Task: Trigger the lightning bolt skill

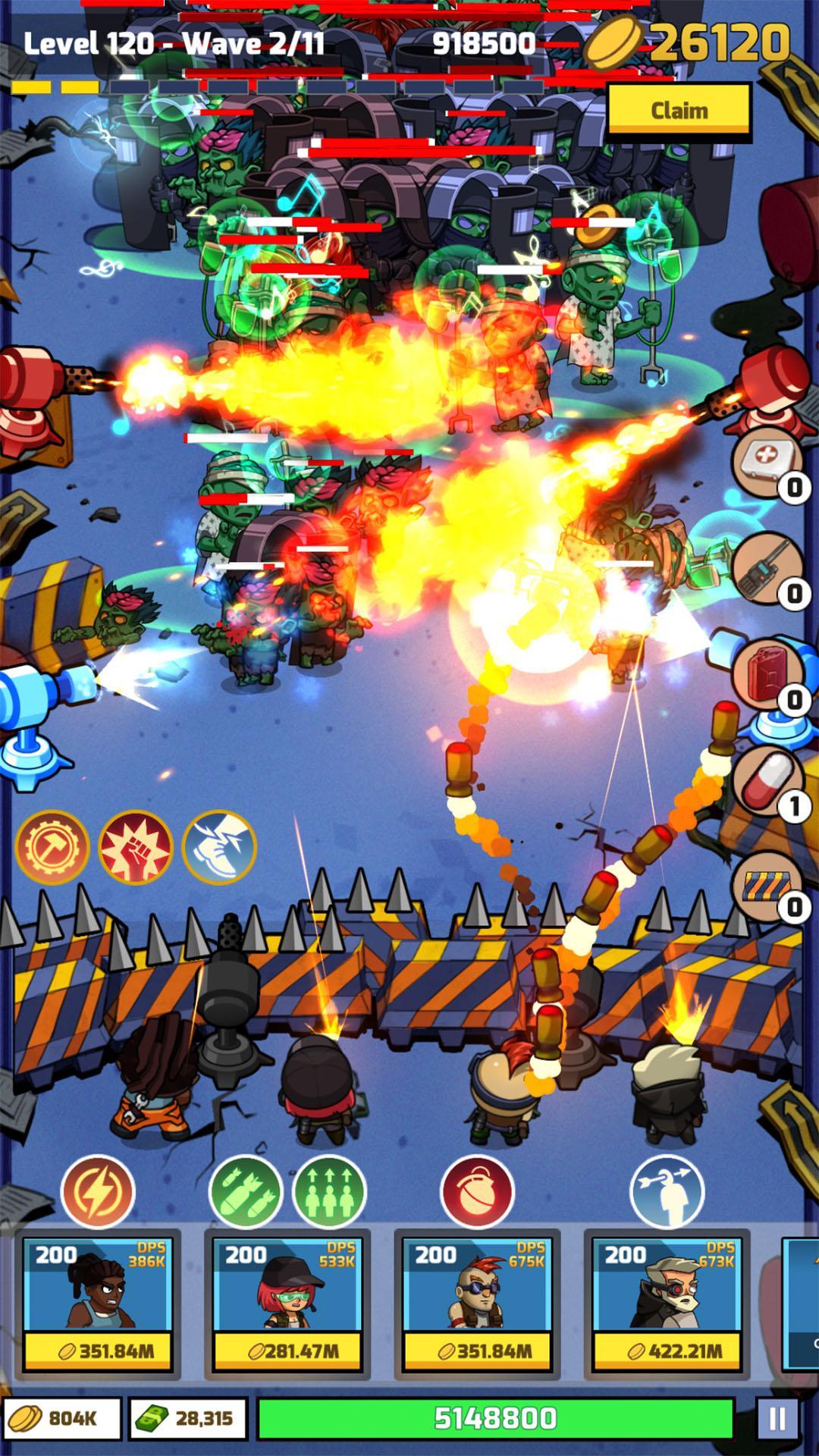Action: click(x=97, y=1192)
